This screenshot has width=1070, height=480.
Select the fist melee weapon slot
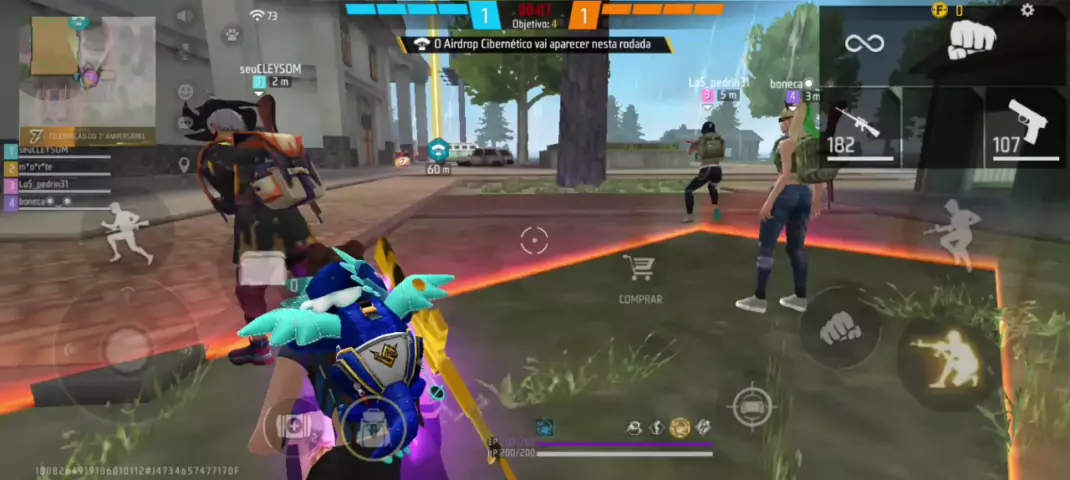click(970, 41)
